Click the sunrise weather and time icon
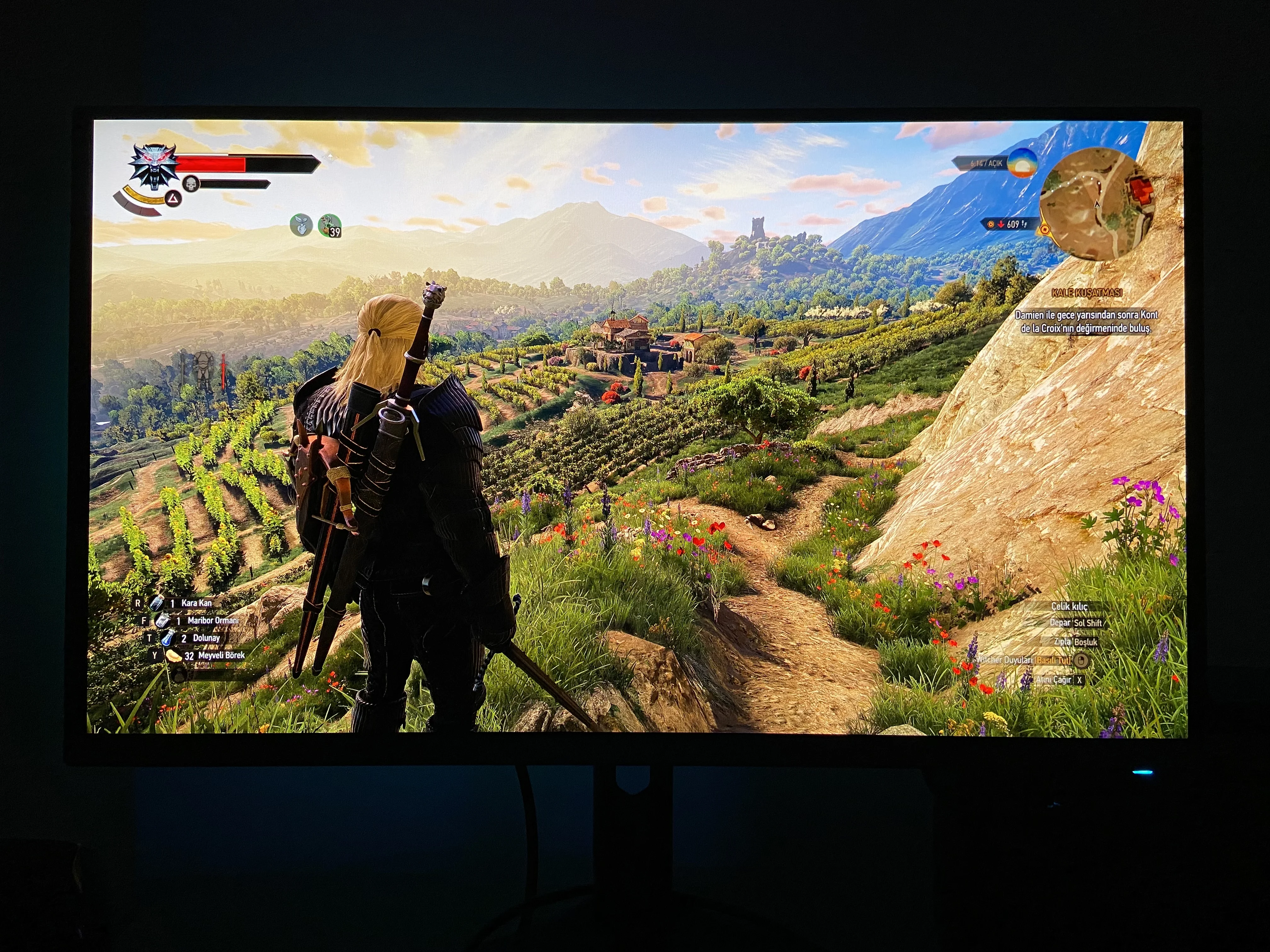 click(x=1022, y=162)
